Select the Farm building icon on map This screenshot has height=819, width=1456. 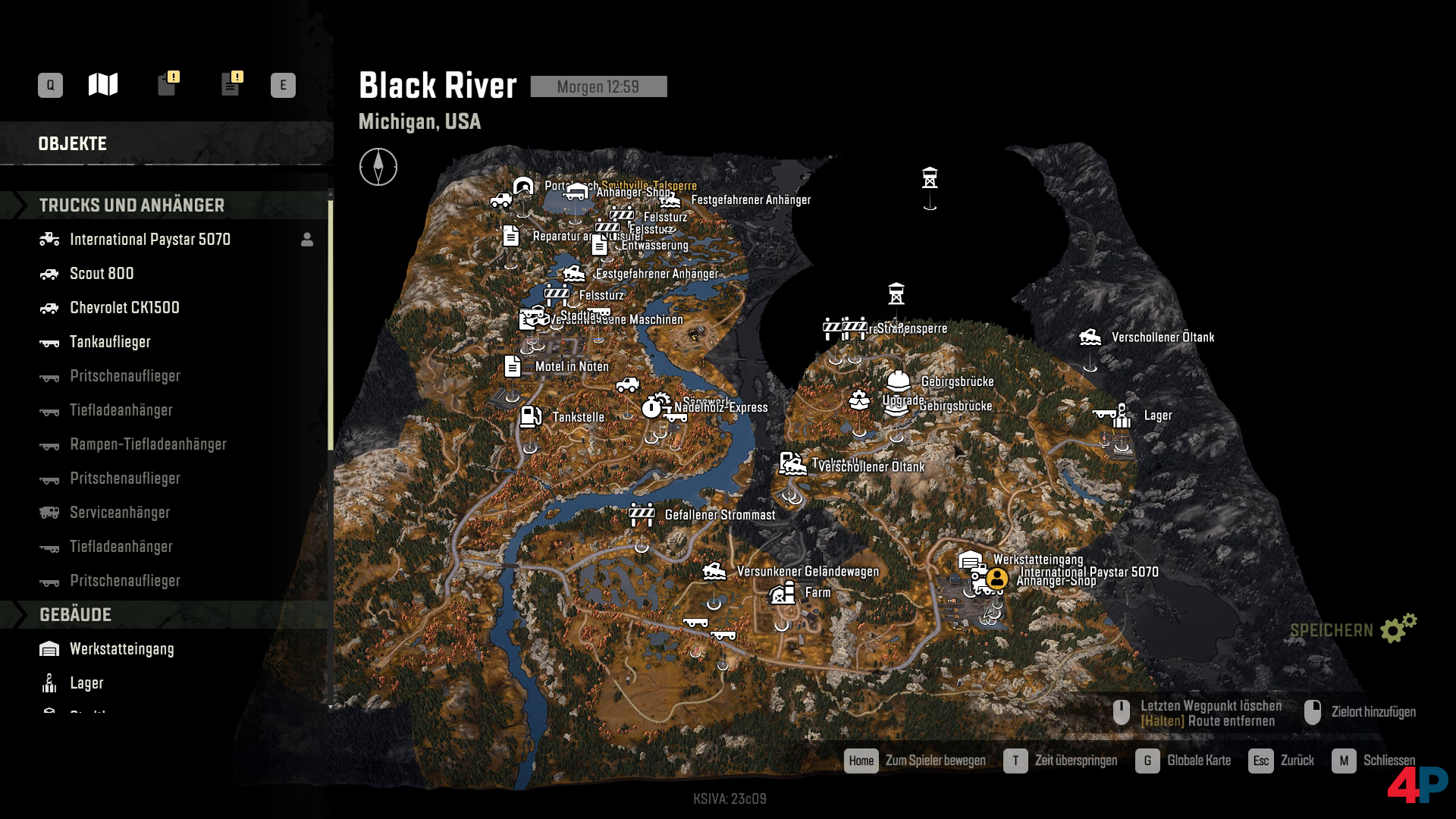click(x=781, y=591)
